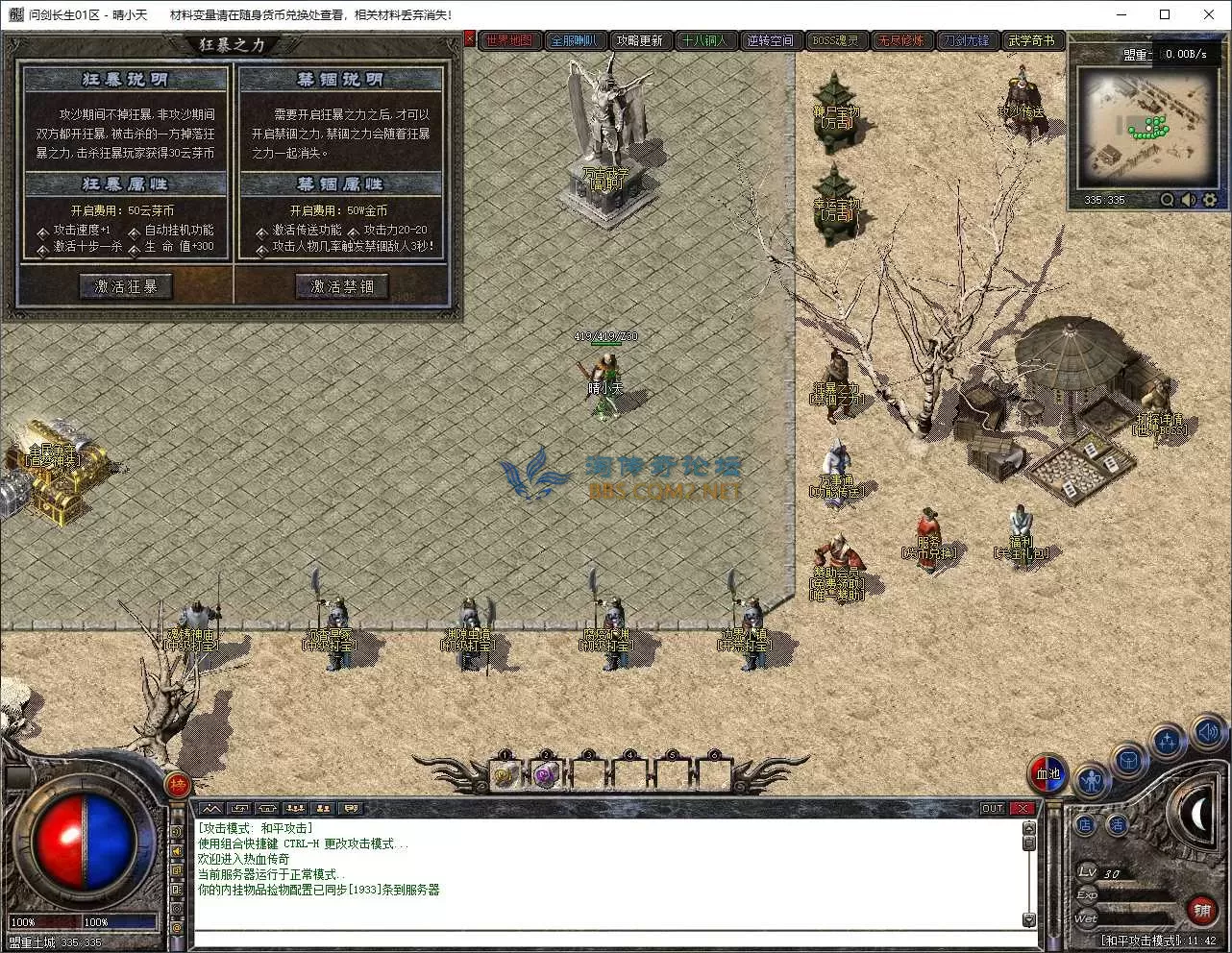Image resolution: width=1232 pixels, height=953 pixels.
Task: Select the 全服喇叭 top menu button
Action: coord(574,40)
